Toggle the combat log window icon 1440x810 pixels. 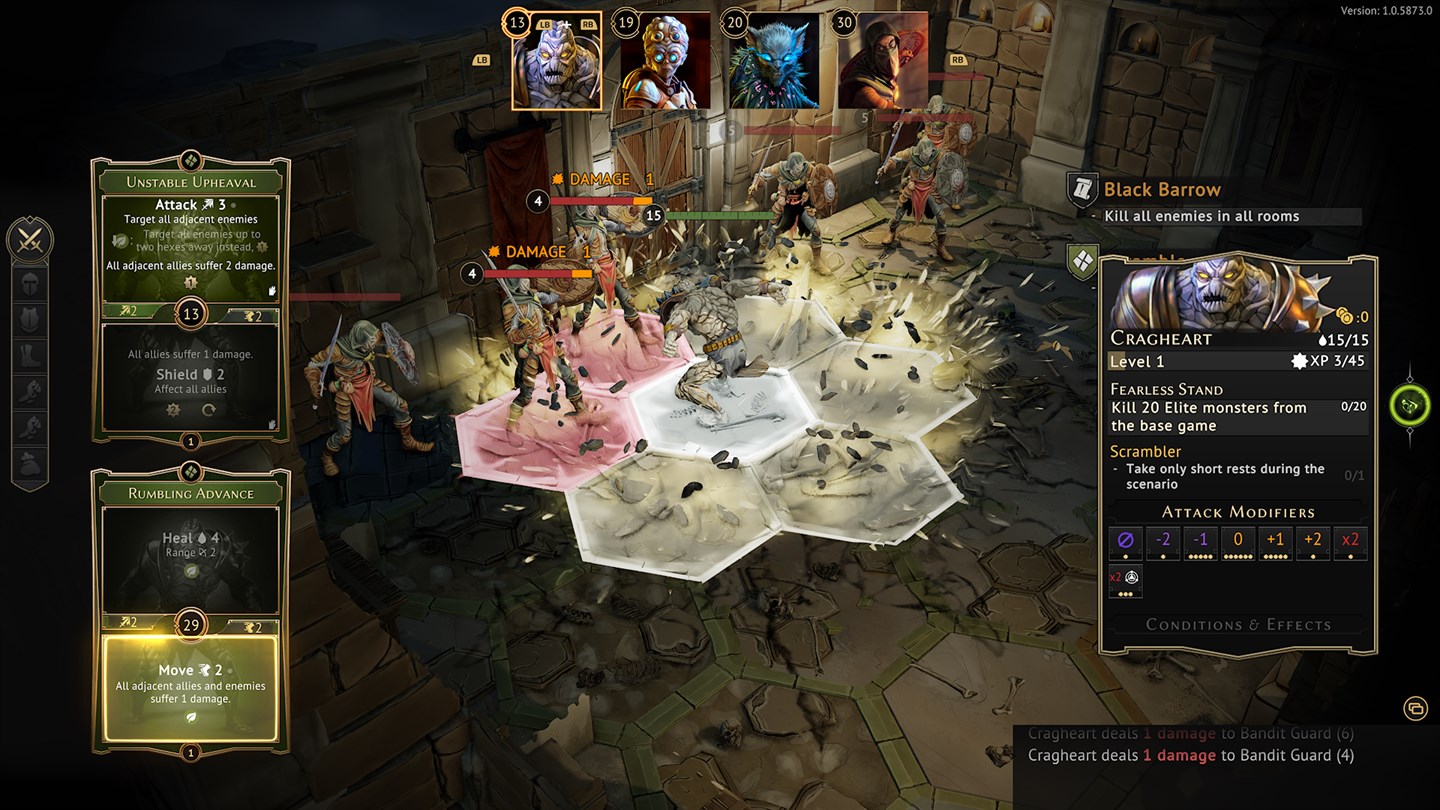pos(1415,708)
